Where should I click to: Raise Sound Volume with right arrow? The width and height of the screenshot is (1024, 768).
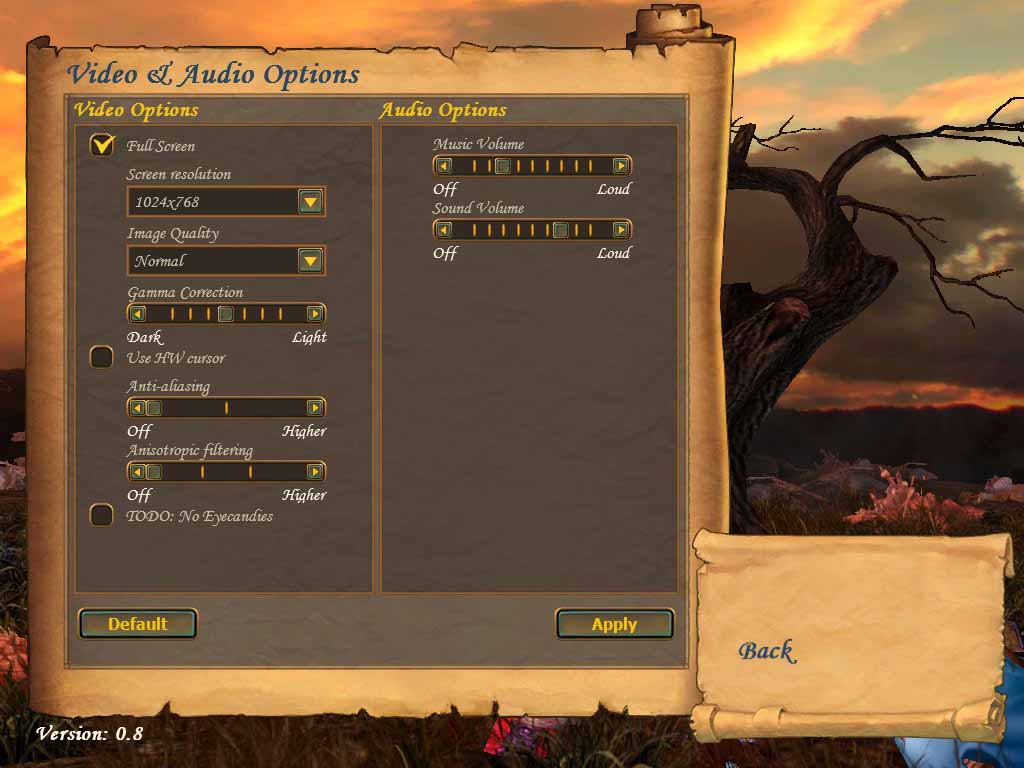pos(621,230)
